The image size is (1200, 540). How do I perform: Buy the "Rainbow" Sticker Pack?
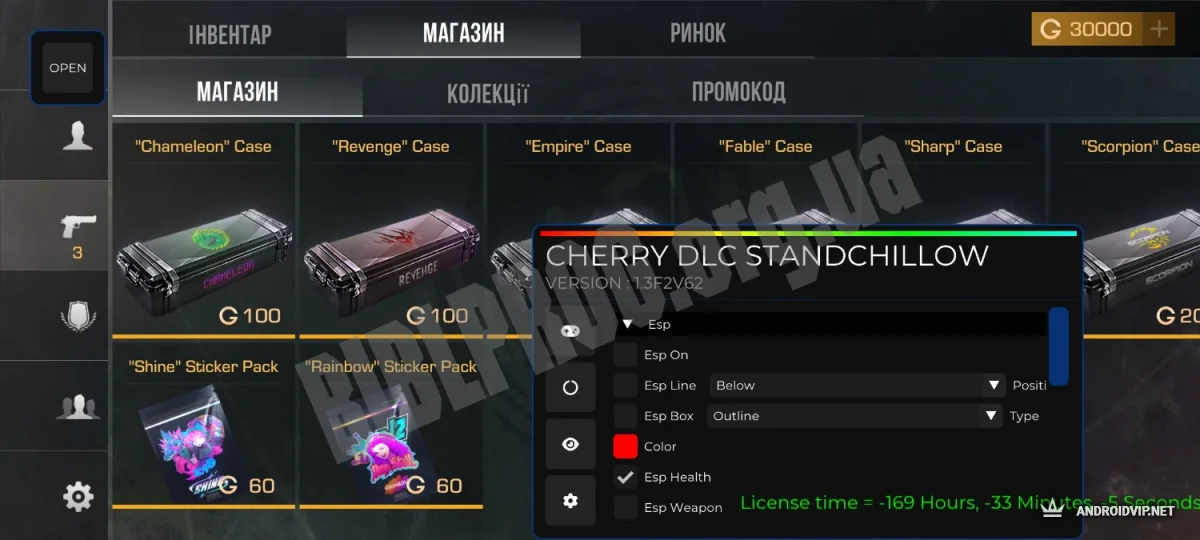coord(390,430)
